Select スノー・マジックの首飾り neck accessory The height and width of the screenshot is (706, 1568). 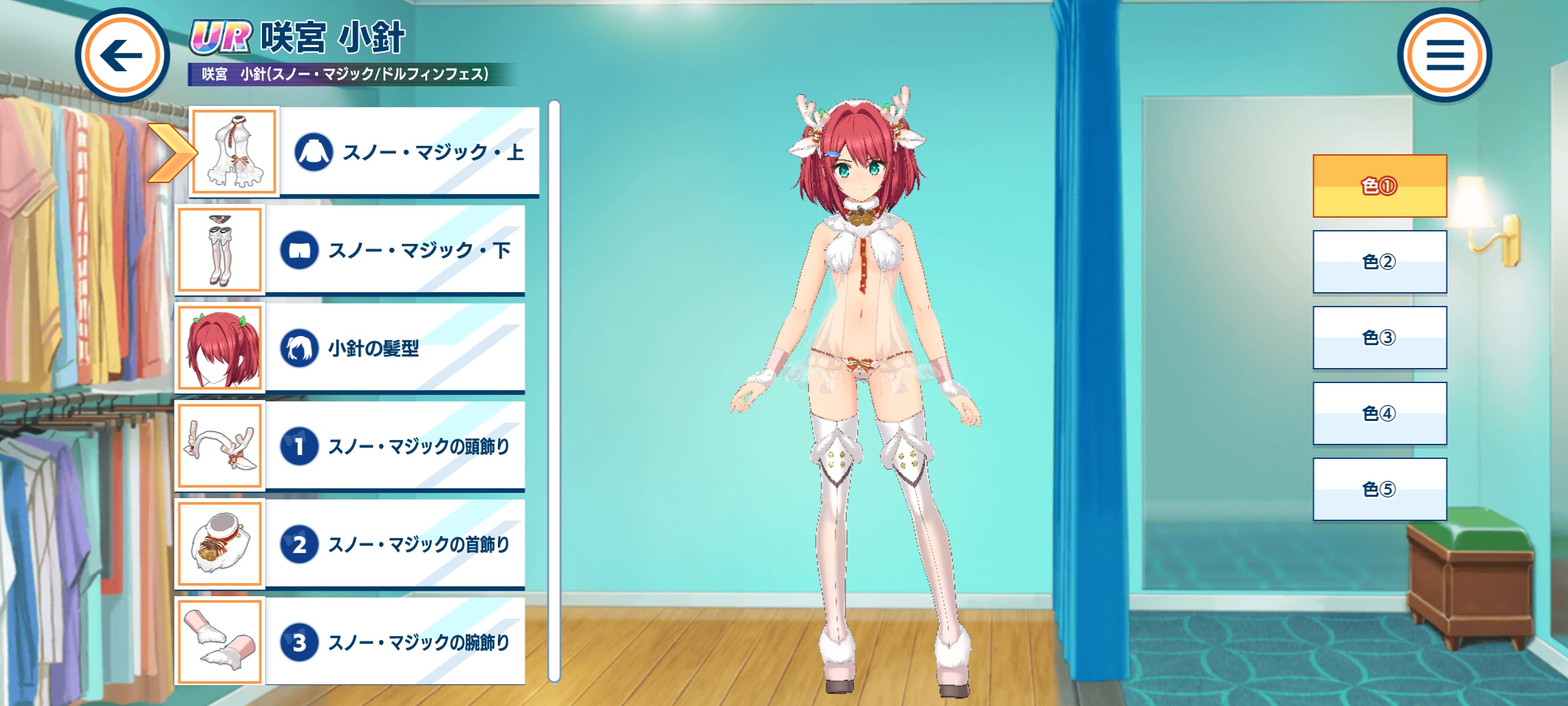coord(395,544)
